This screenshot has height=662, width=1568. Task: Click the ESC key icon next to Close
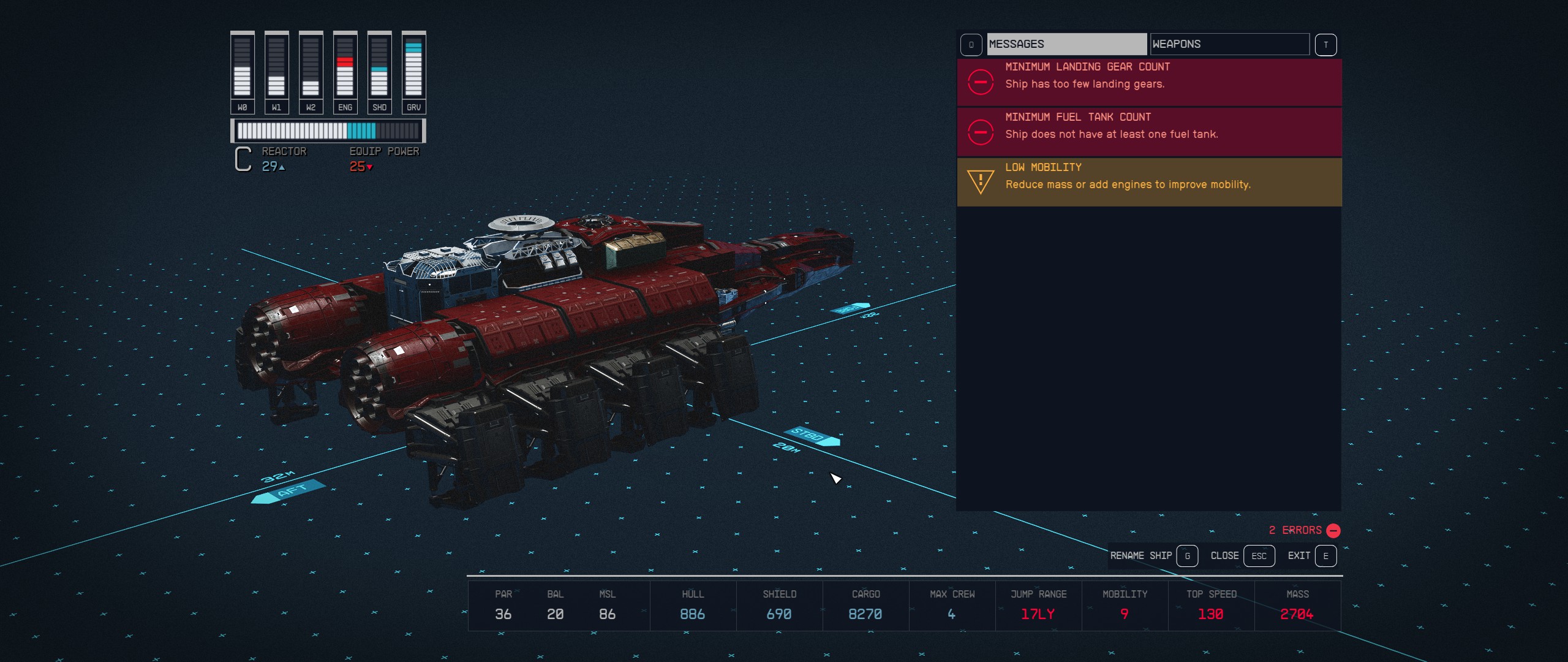click(1259, 556)
